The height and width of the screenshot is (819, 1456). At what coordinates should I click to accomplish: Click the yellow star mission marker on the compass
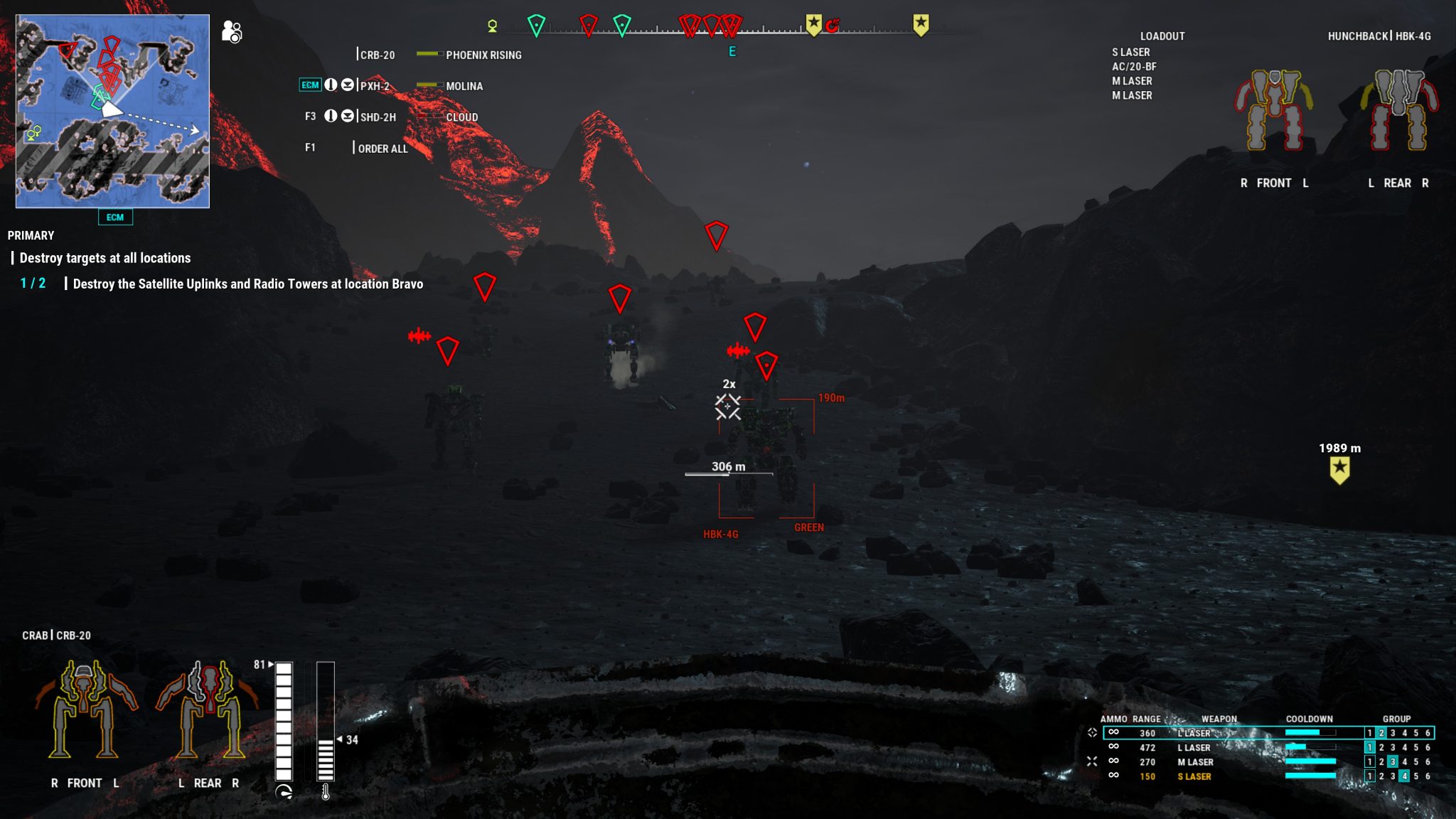tap(813, 23)
